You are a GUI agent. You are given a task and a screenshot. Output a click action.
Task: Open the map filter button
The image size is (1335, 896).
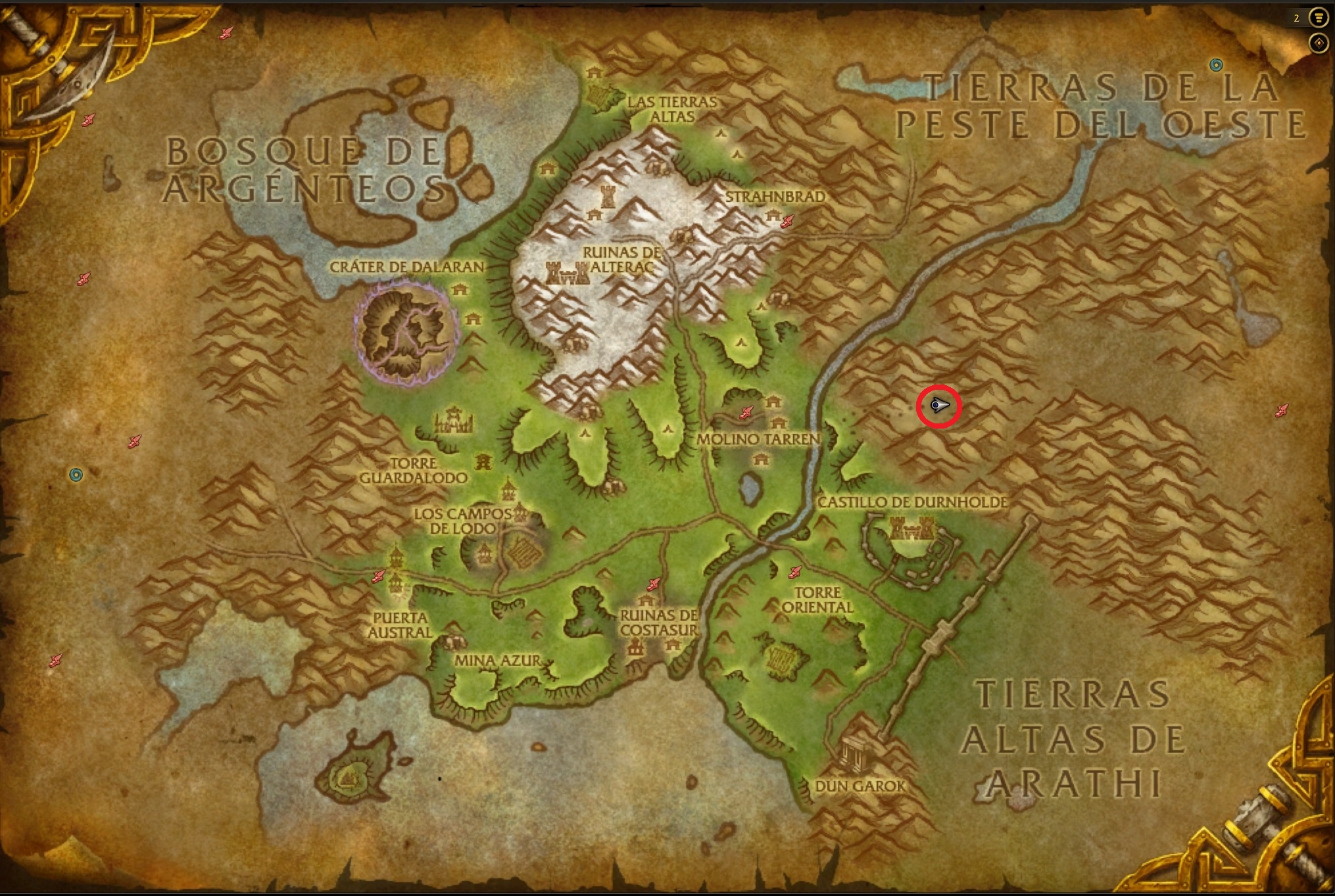(x=1318, y=18)
